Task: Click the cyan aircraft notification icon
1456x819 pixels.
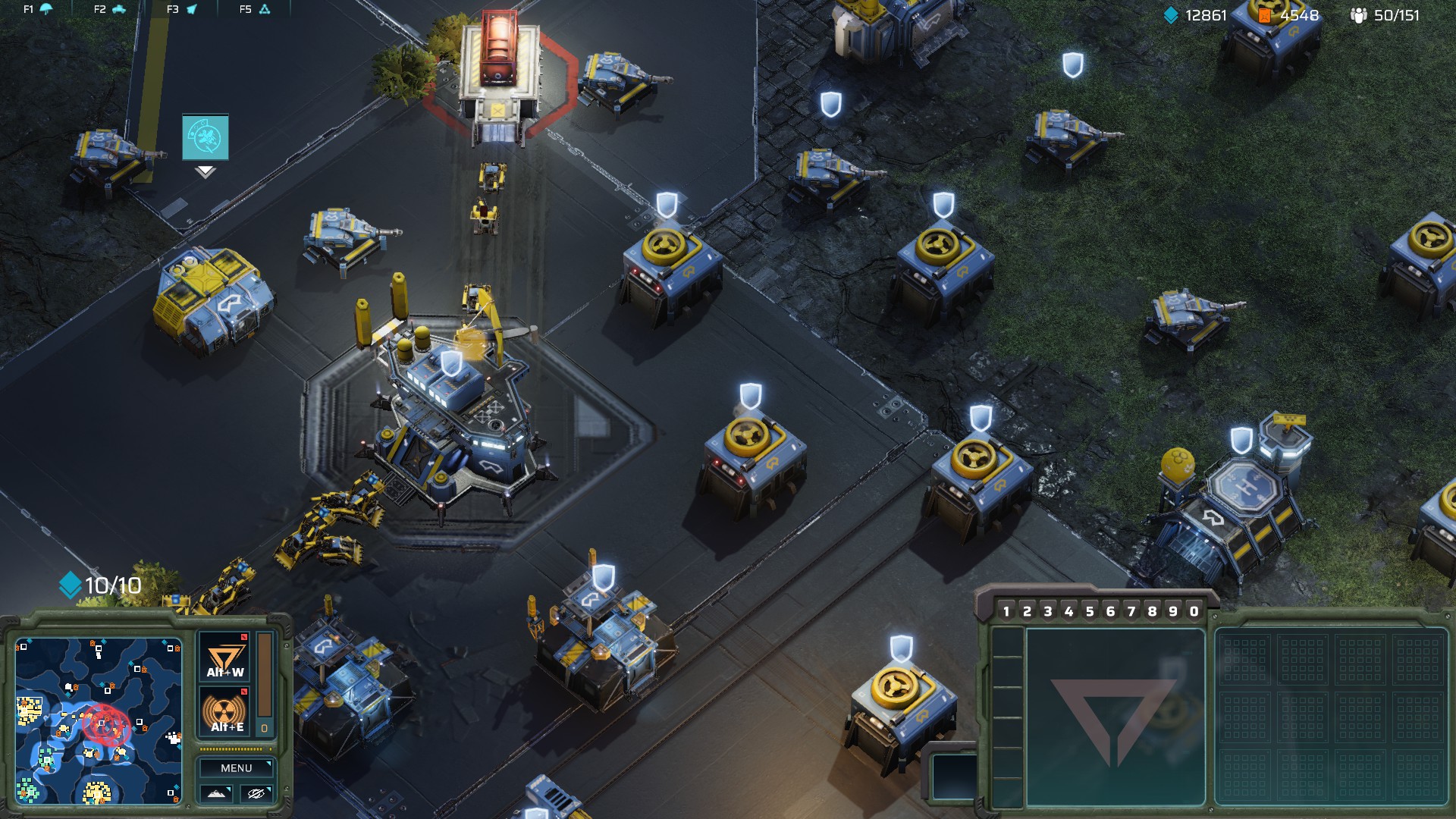Action: [206, 137]
